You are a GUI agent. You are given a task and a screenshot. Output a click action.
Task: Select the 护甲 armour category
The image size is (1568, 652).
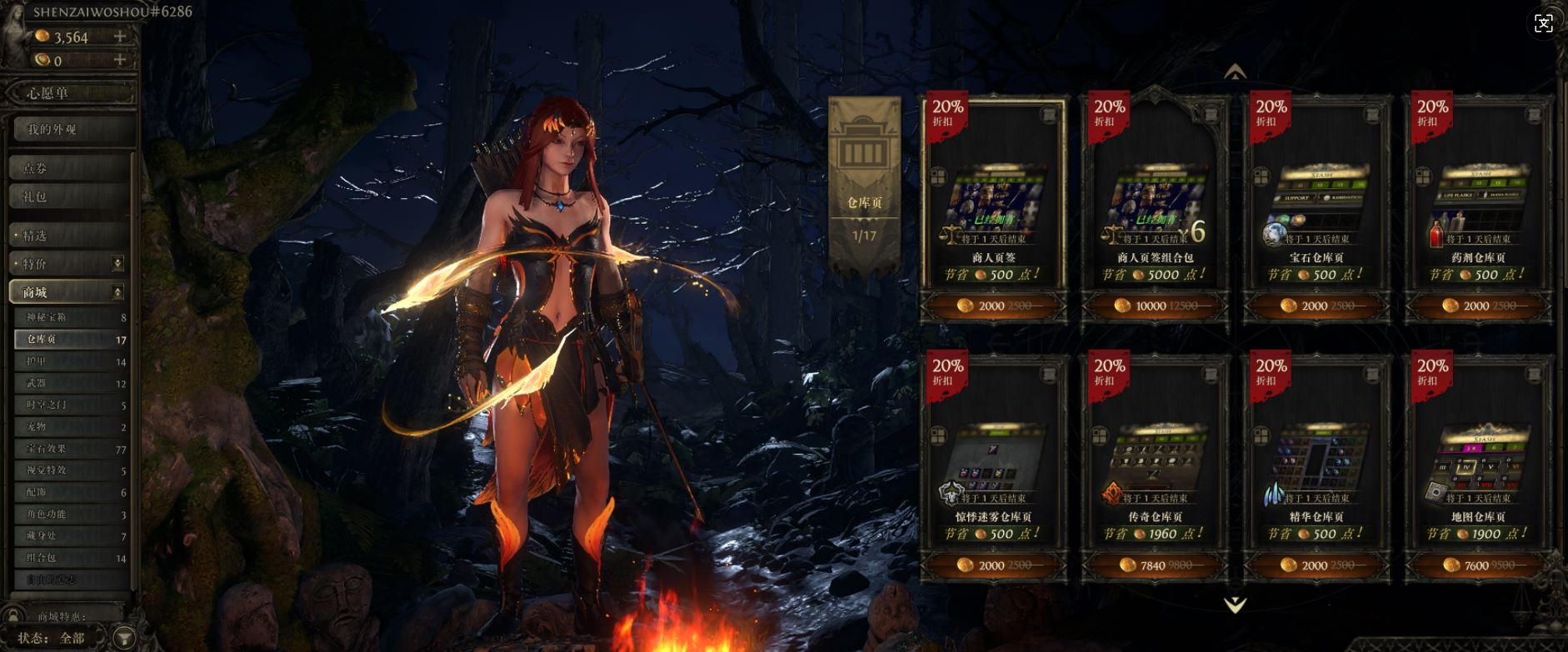pos(70,361)
